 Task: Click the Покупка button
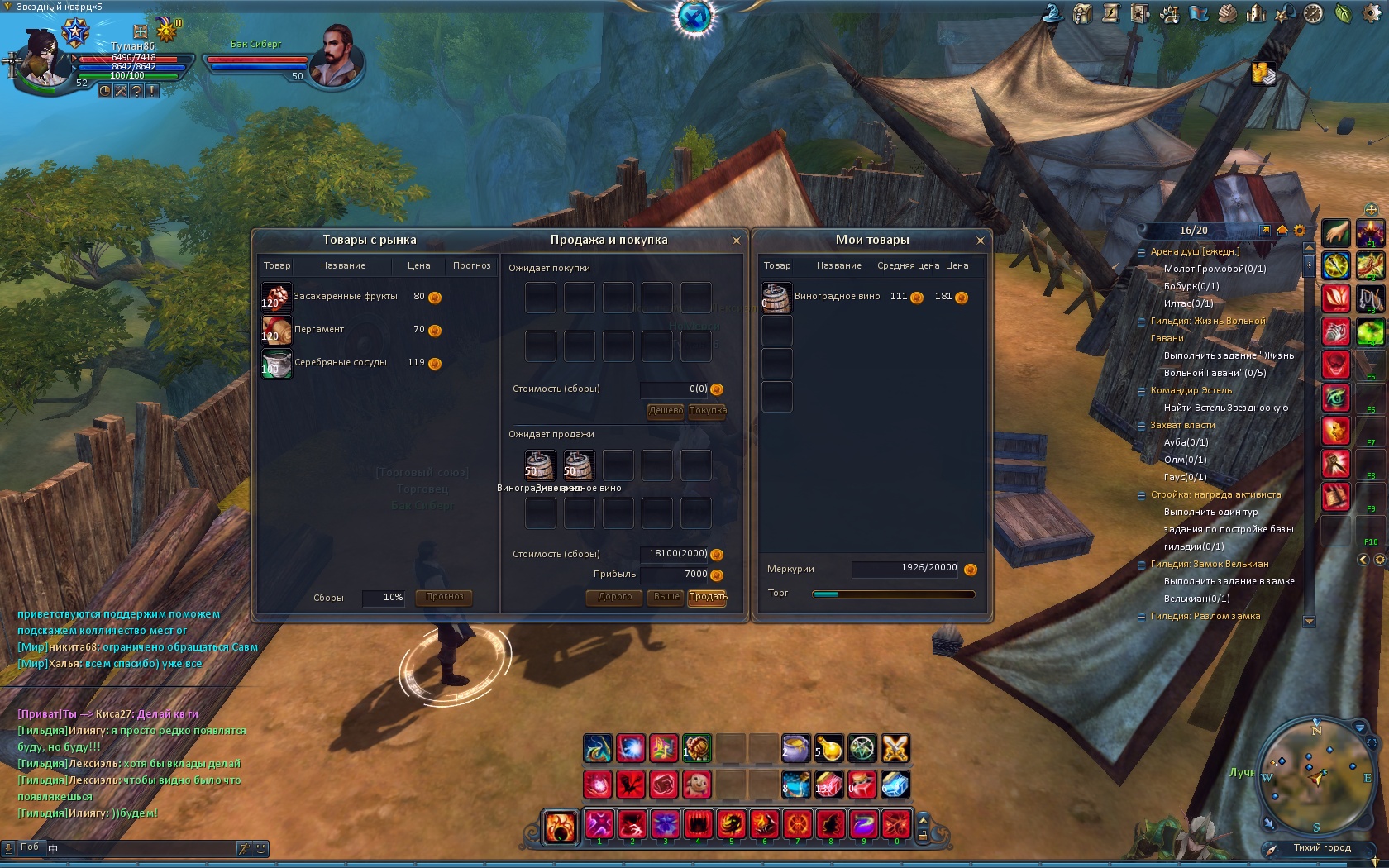(708, 411)
